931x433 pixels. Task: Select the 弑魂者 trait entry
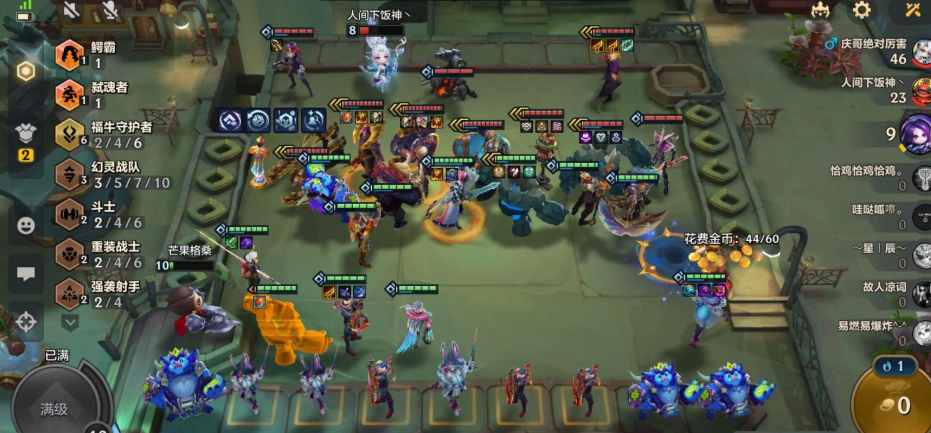pos(97,94)
